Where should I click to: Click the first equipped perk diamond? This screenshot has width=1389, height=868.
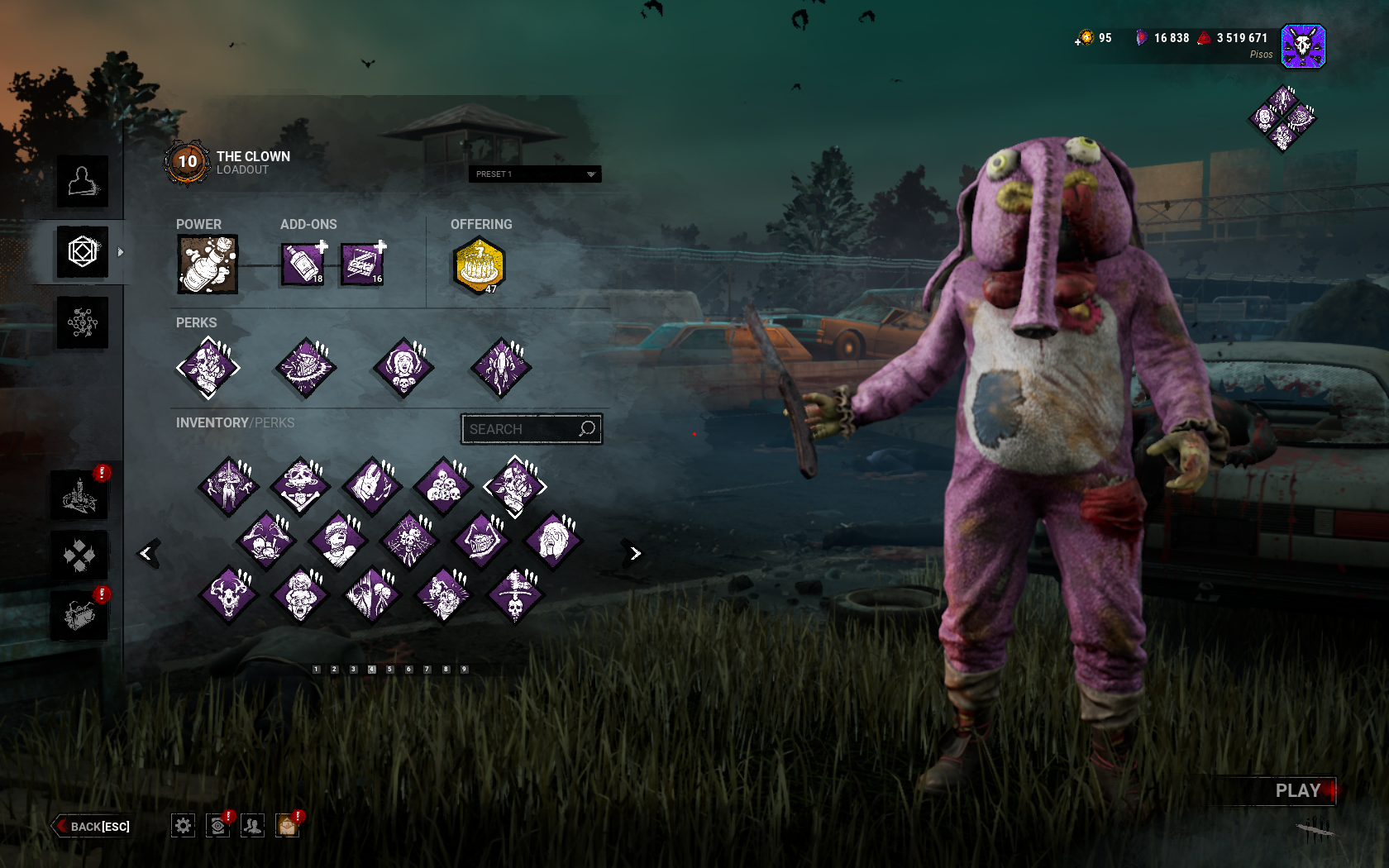point(208,368)
